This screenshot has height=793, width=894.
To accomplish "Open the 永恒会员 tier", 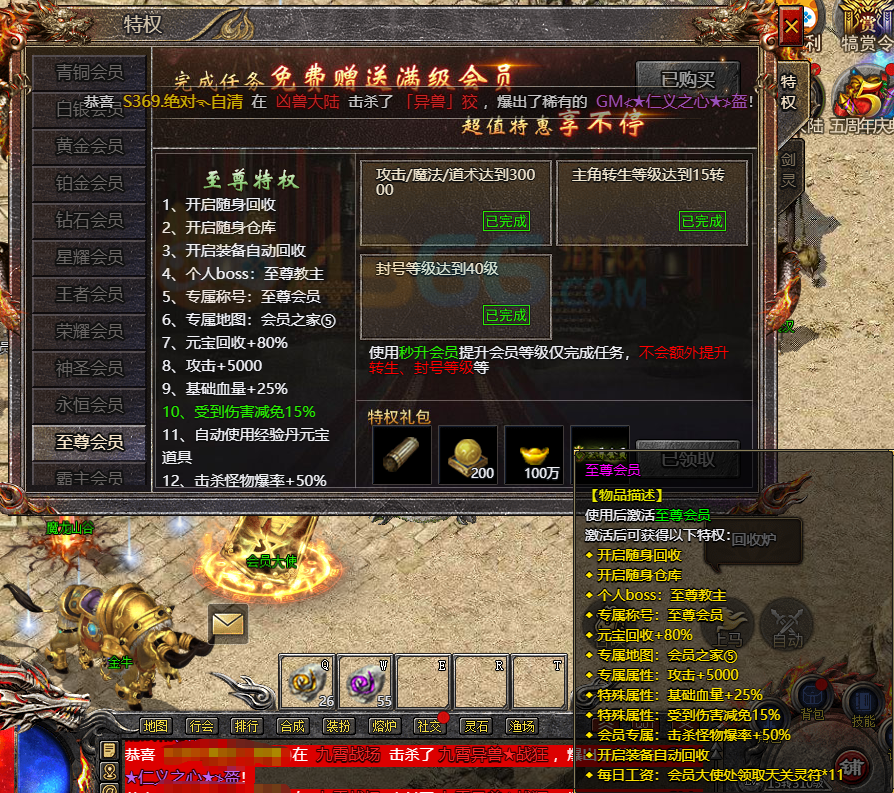I will click(89, 405).
